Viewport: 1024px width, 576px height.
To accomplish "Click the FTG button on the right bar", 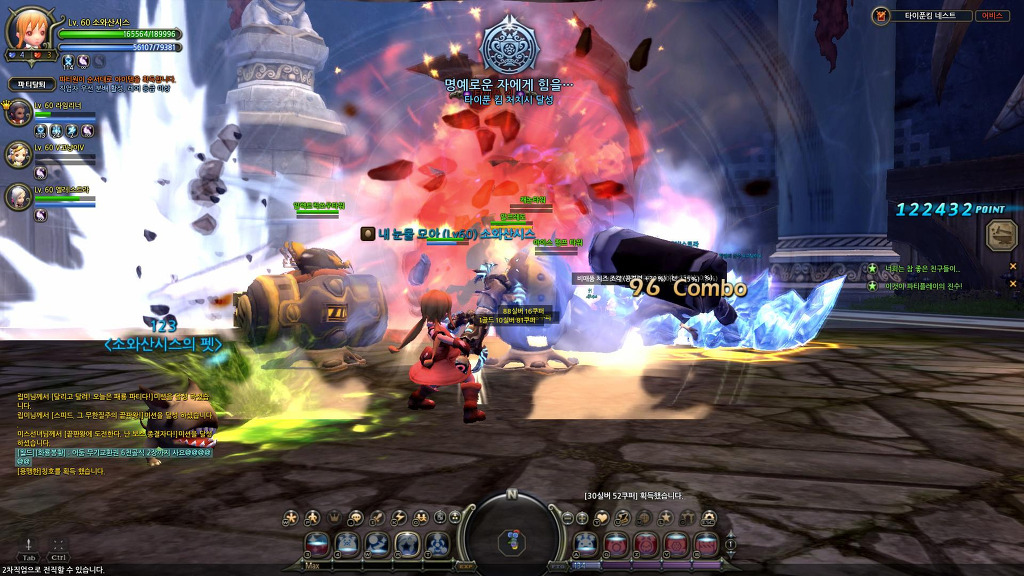I will [x=556, y=566].
